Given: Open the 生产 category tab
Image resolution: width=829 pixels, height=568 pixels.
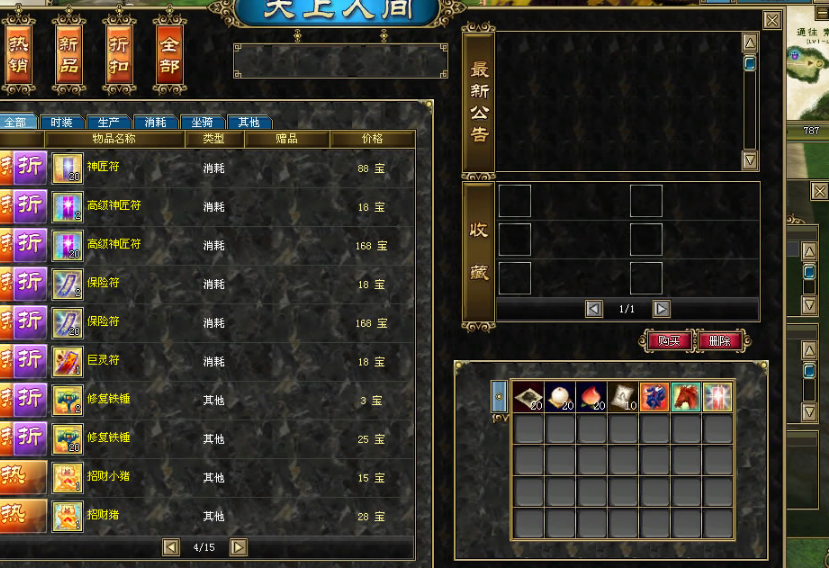Looking at the screenshot, I should tap(108, 122).
